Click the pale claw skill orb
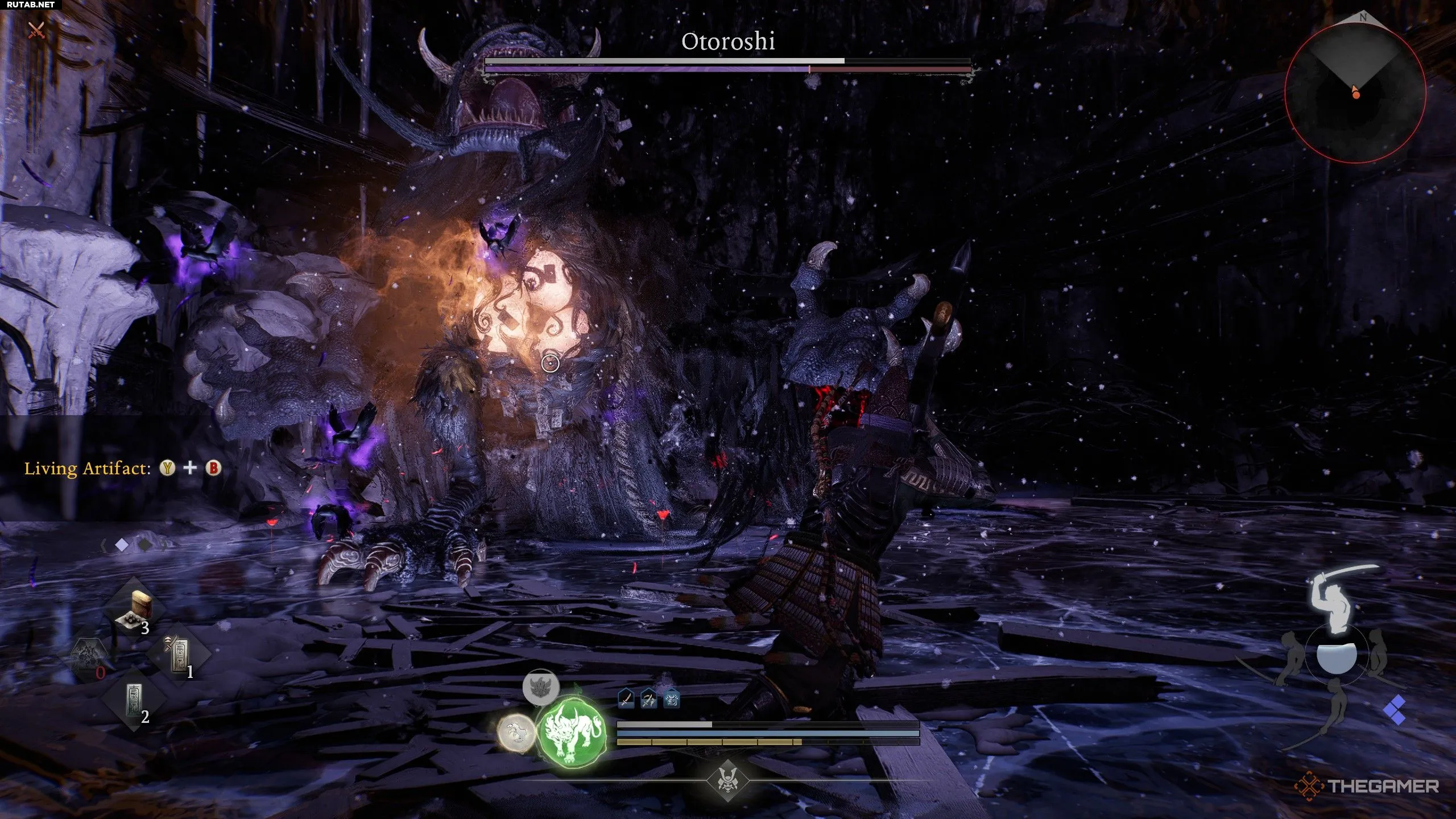Viewport: 1456px width, 819px height. point(516,734)
